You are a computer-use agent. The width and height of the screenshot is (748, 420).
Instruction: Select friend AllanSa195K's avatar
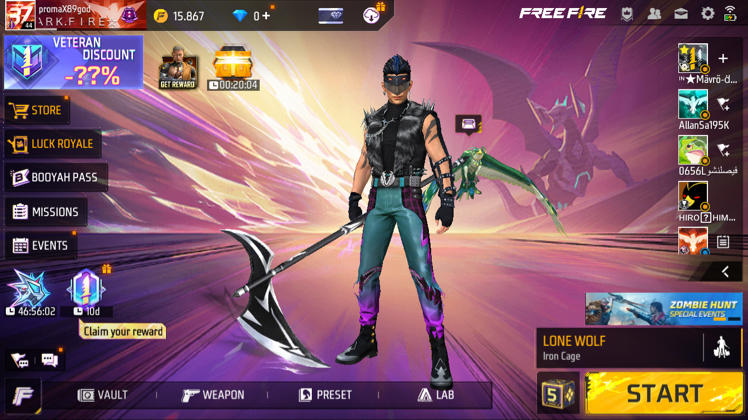pos(692,103)
